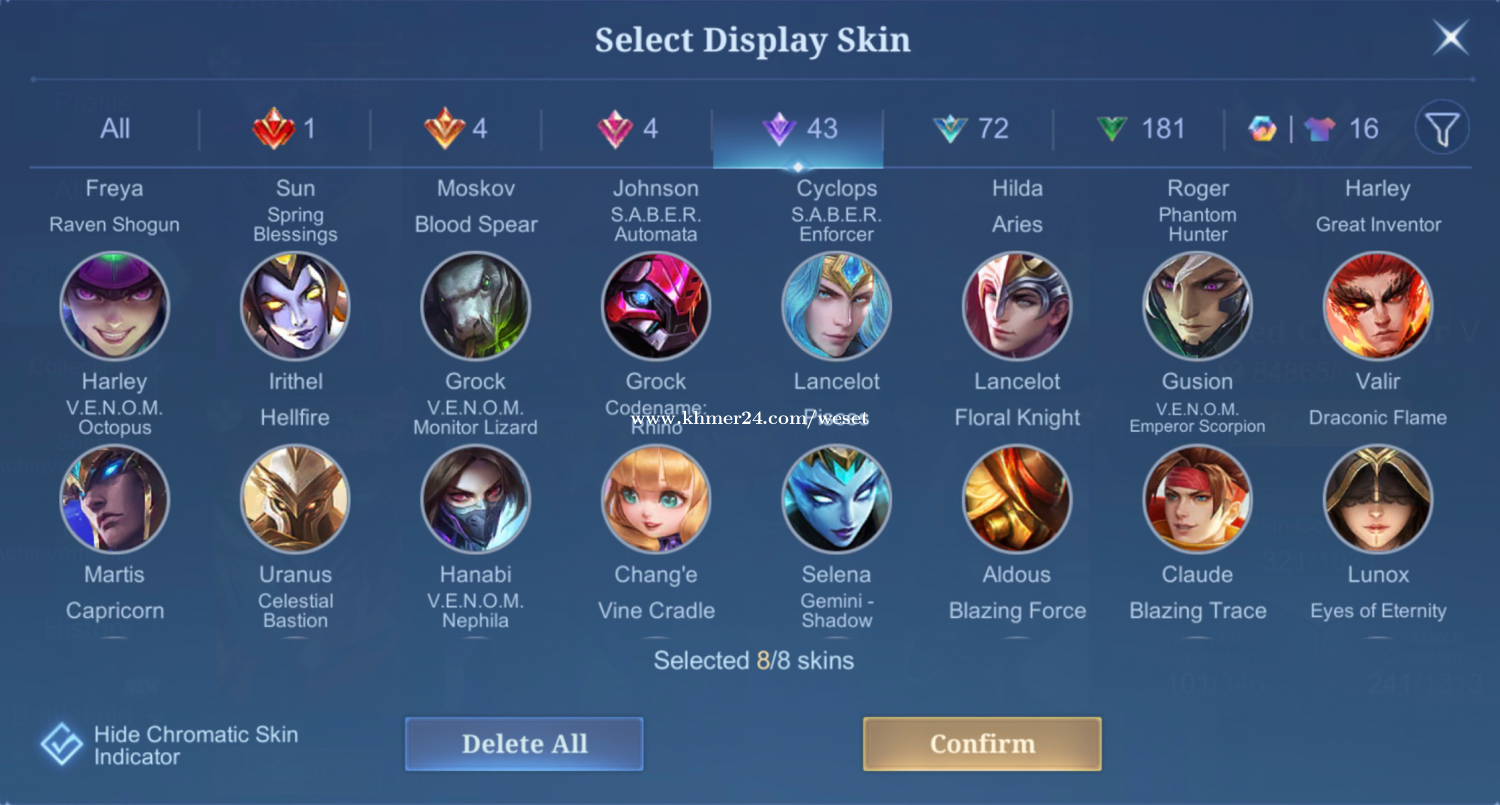Show the blue gem tab with 72 skins
1500x805 pixels.
[x=969, y=129]
